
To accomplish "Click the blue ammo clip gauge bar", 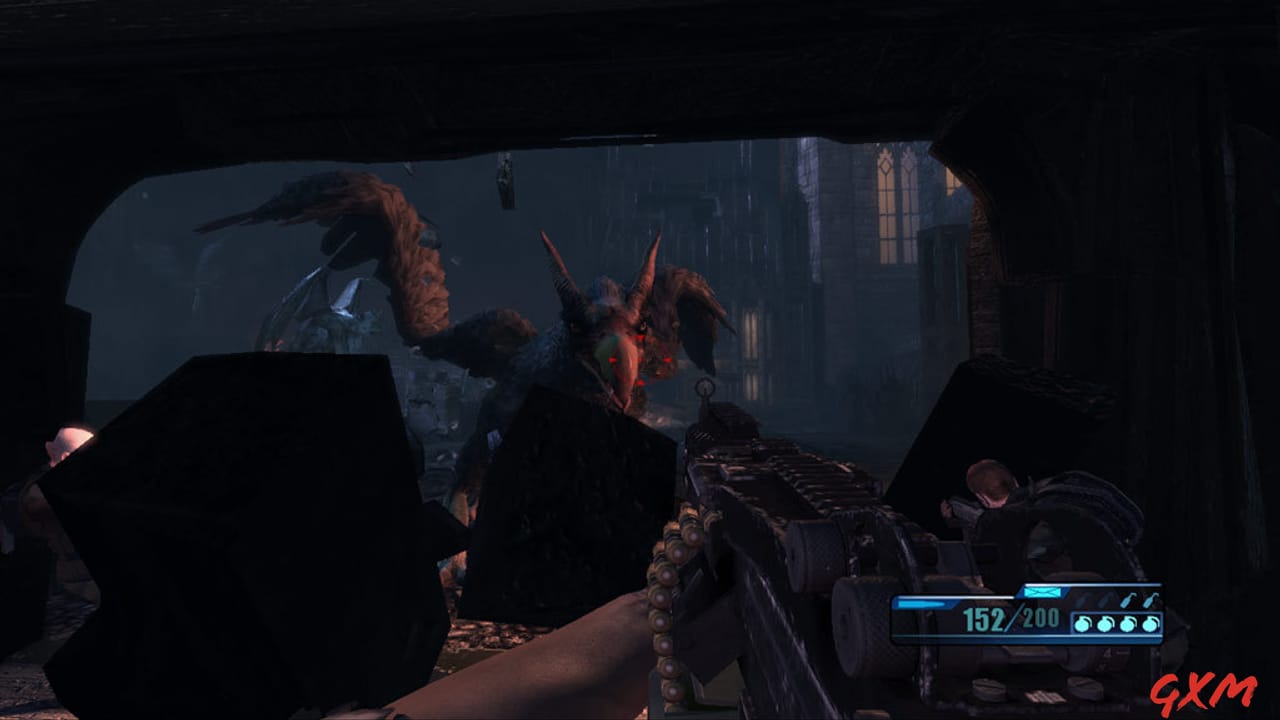I will [920, 603].
